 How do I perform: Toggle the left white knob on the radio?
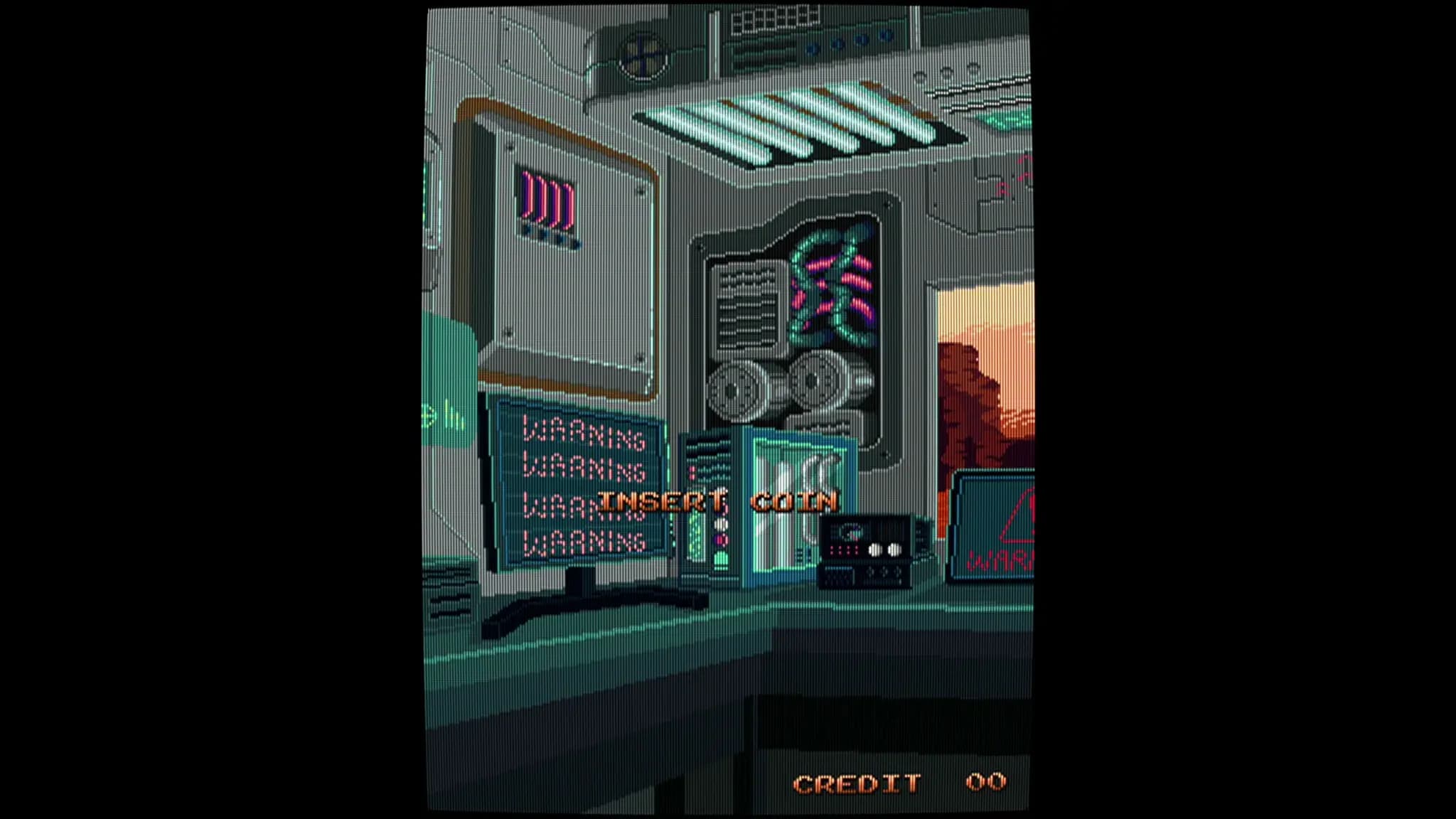(875, 550)
